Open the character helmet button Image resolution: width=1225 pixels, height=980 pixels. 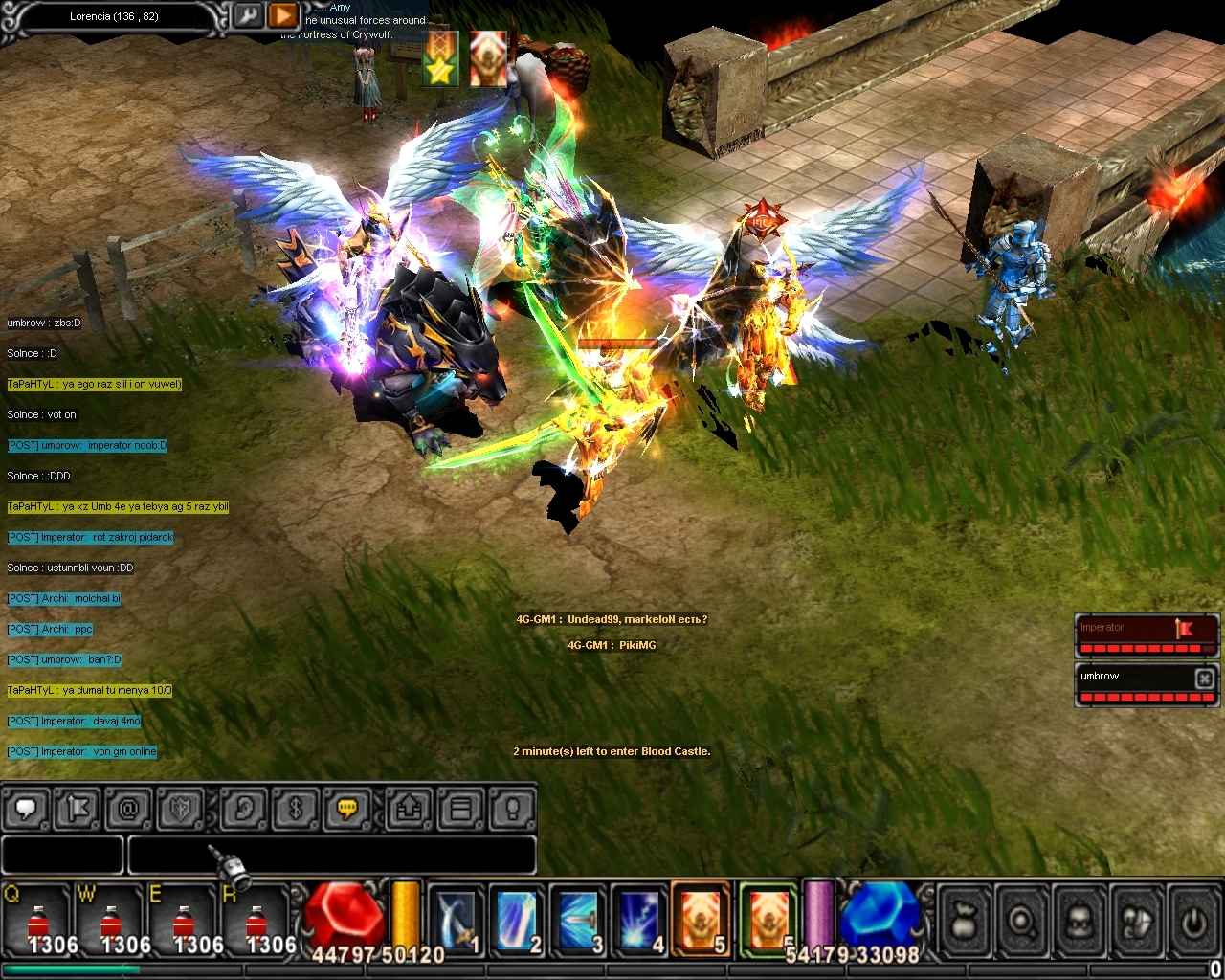[x=1080, y=922]
